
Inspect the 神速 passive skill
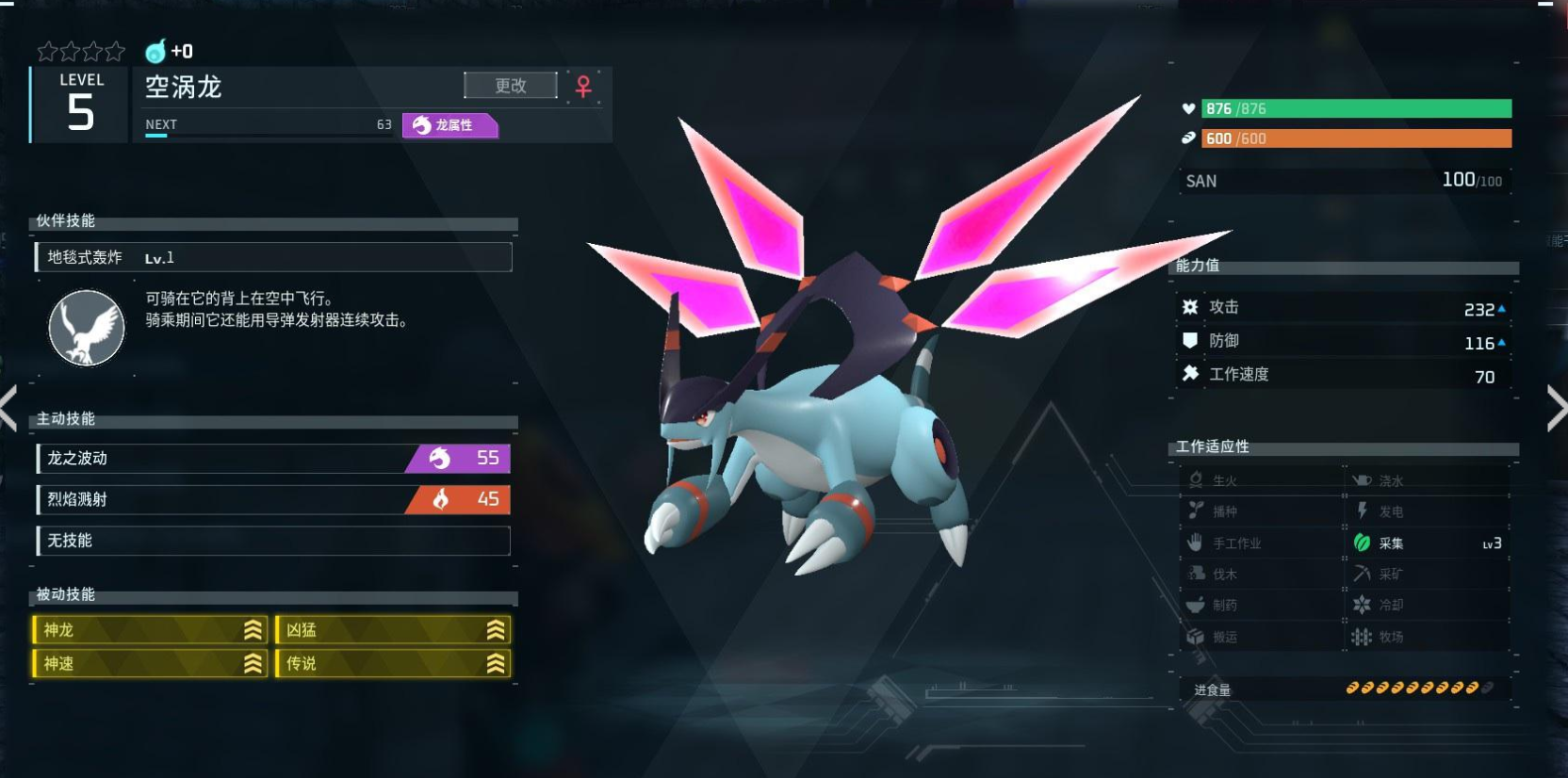(150, 664)
